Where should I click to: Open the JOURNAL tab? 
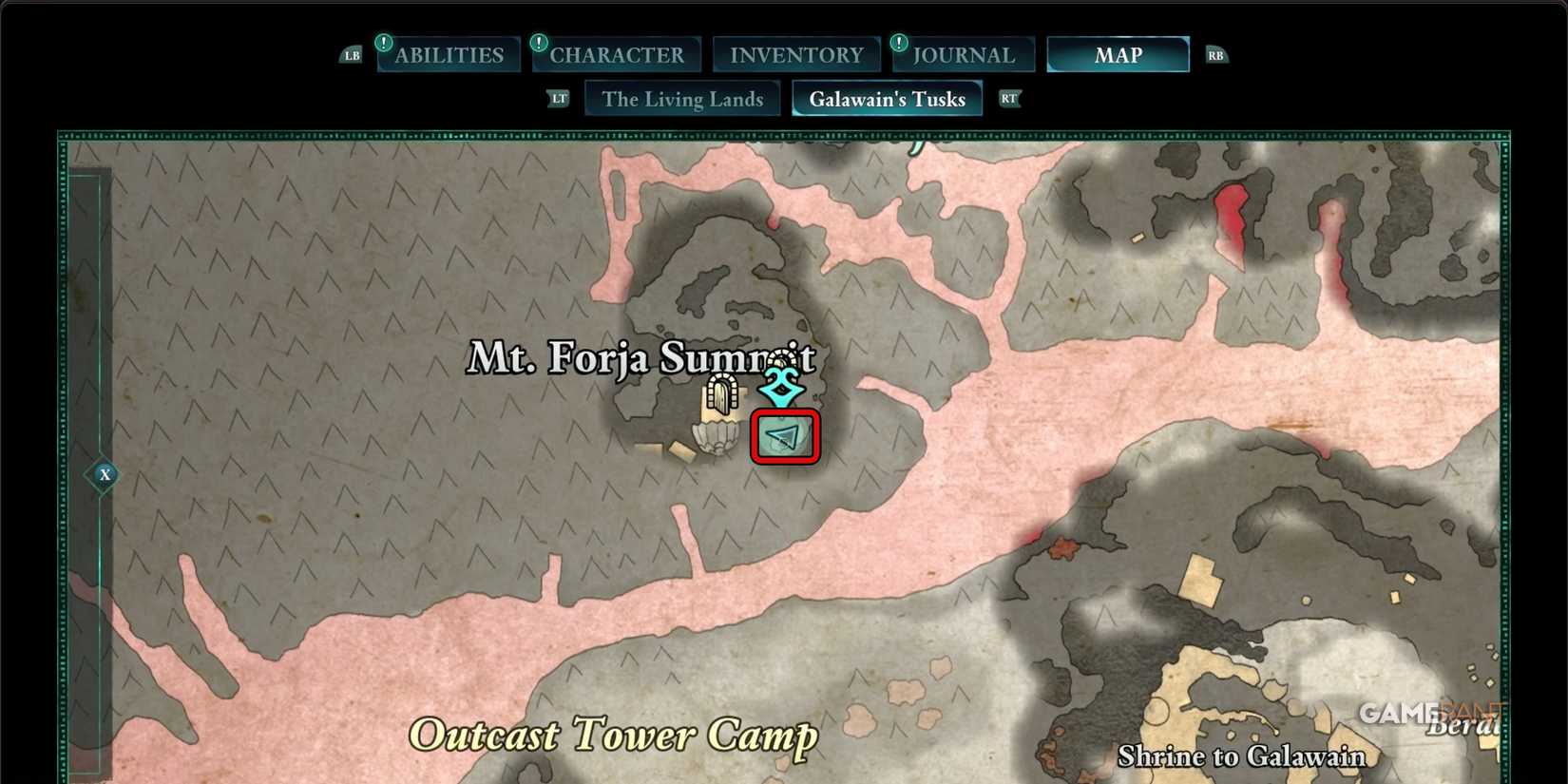tap(963, 54)
